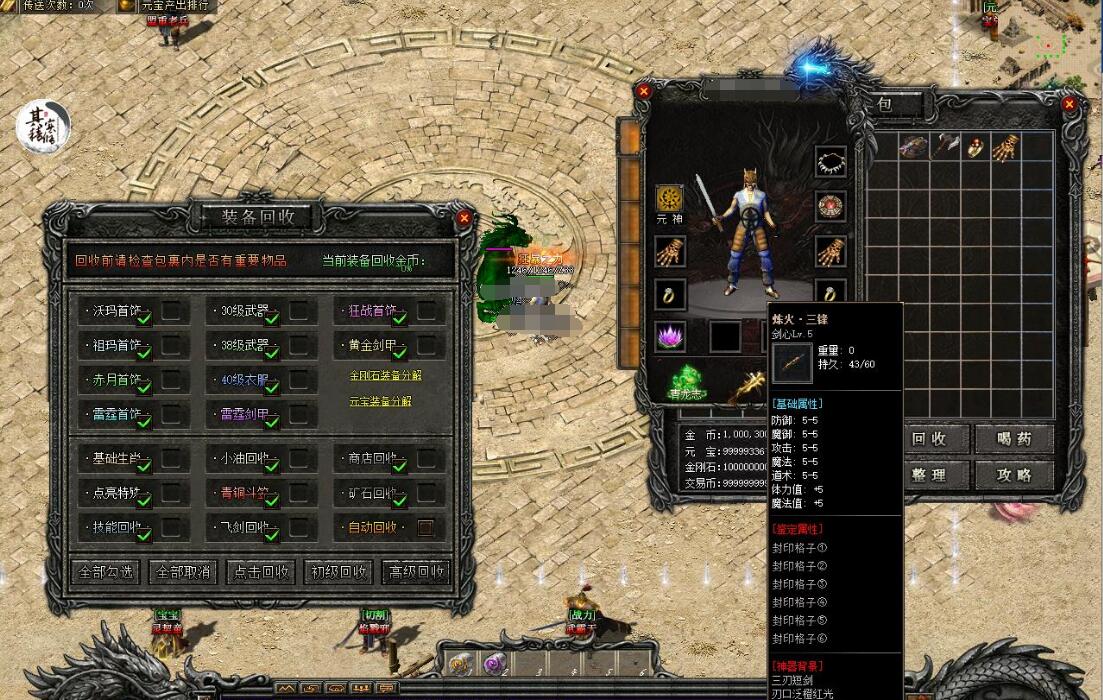This screenshot has width=1103, height=700.
Task: Select the 元神 gold emblem slot
Action: point(669,198)
